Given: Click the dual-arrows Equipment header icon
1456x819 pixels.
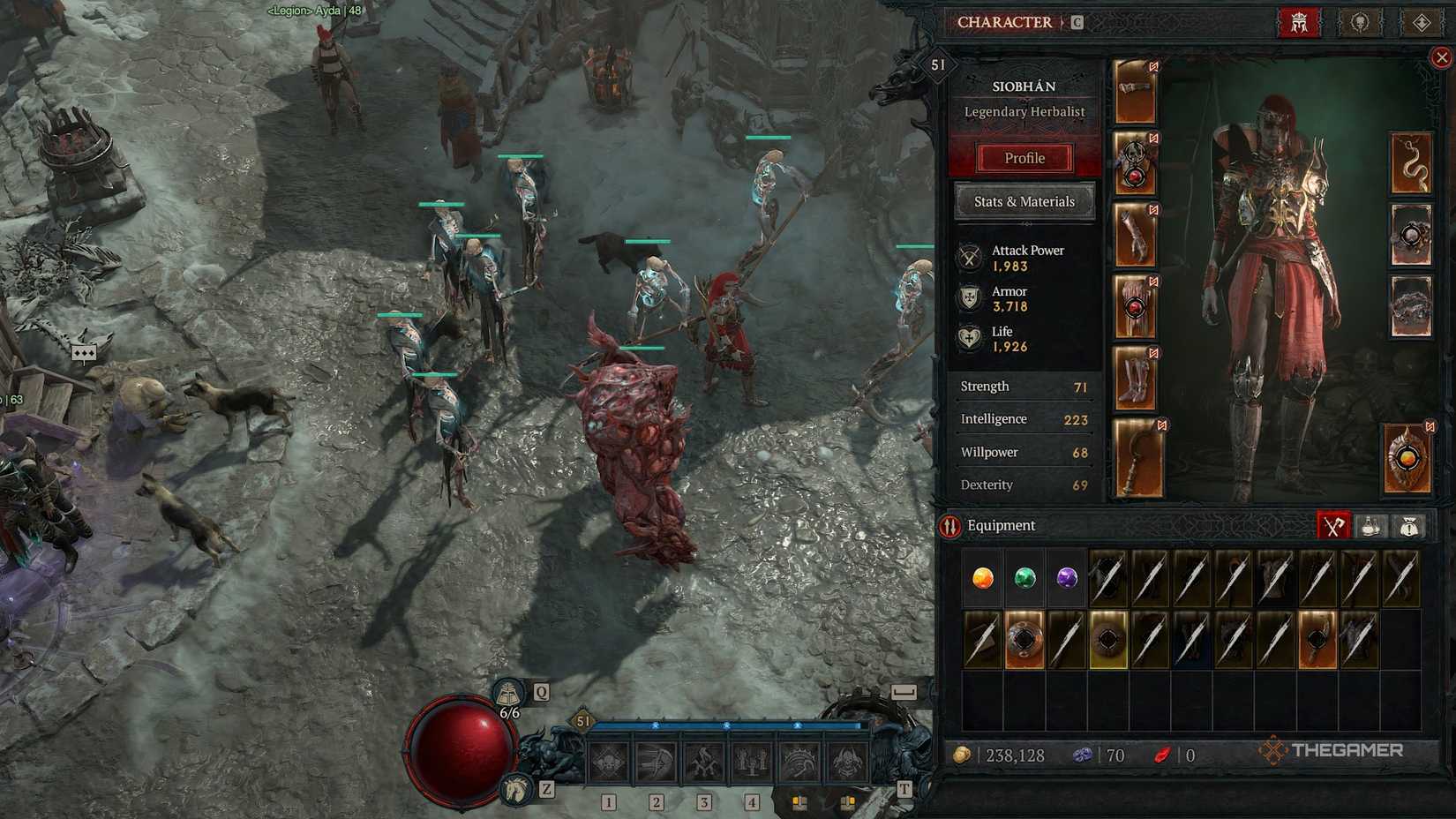Looking at the screenshot, I should [x=950, y=525].
